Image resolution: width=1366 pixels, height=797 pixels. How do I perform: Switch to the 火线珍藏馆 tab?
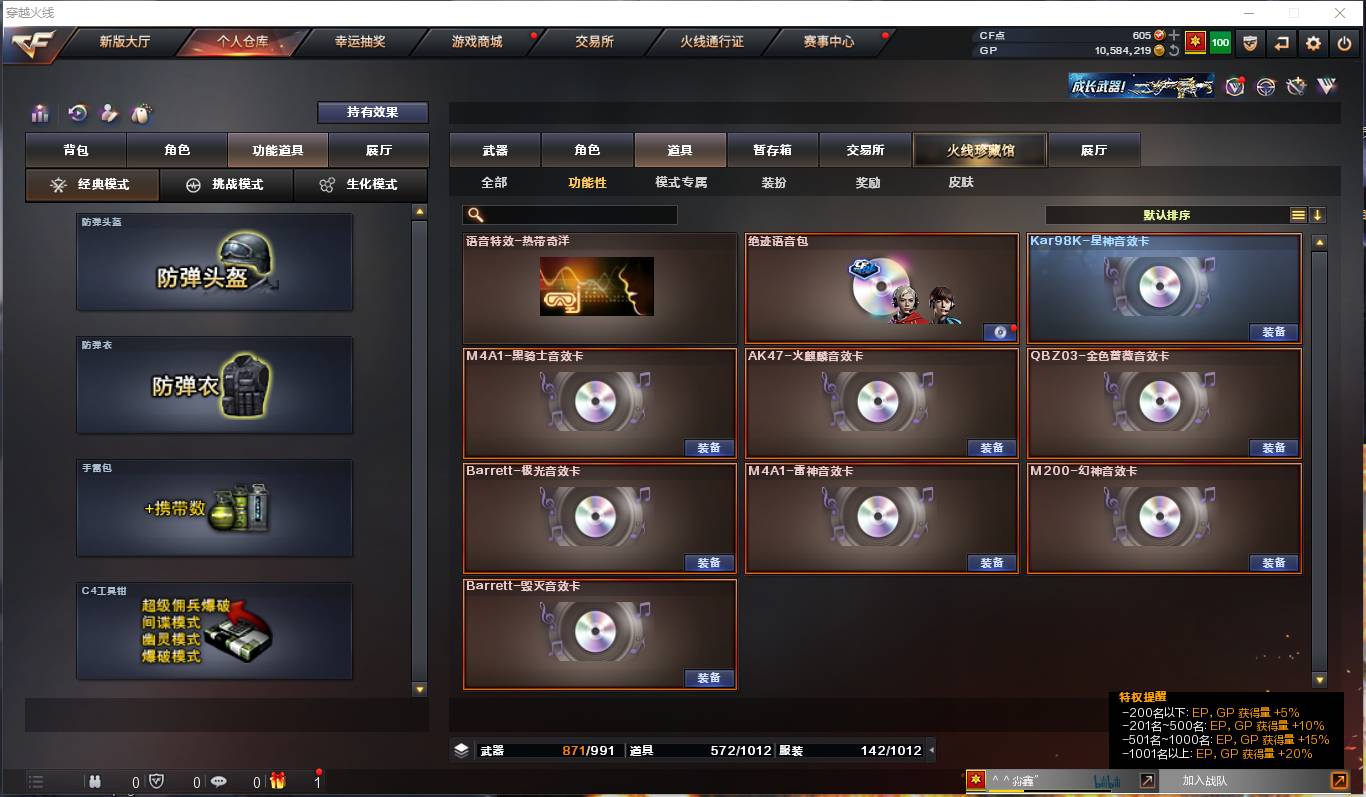click(x=979, y=149)
